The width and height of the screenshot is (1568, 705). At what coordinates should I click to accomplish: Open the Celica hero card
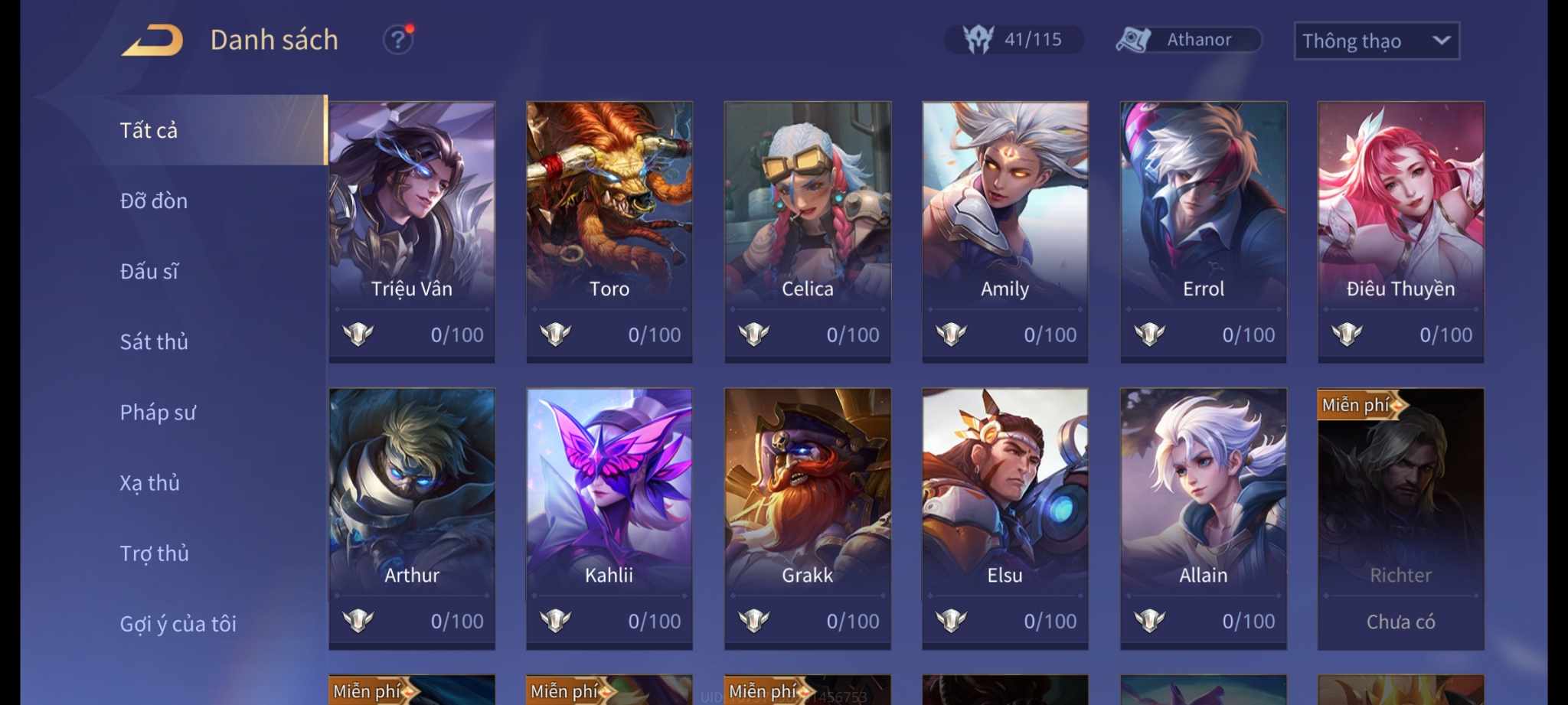pyautogui.click(x=808, y=231)
